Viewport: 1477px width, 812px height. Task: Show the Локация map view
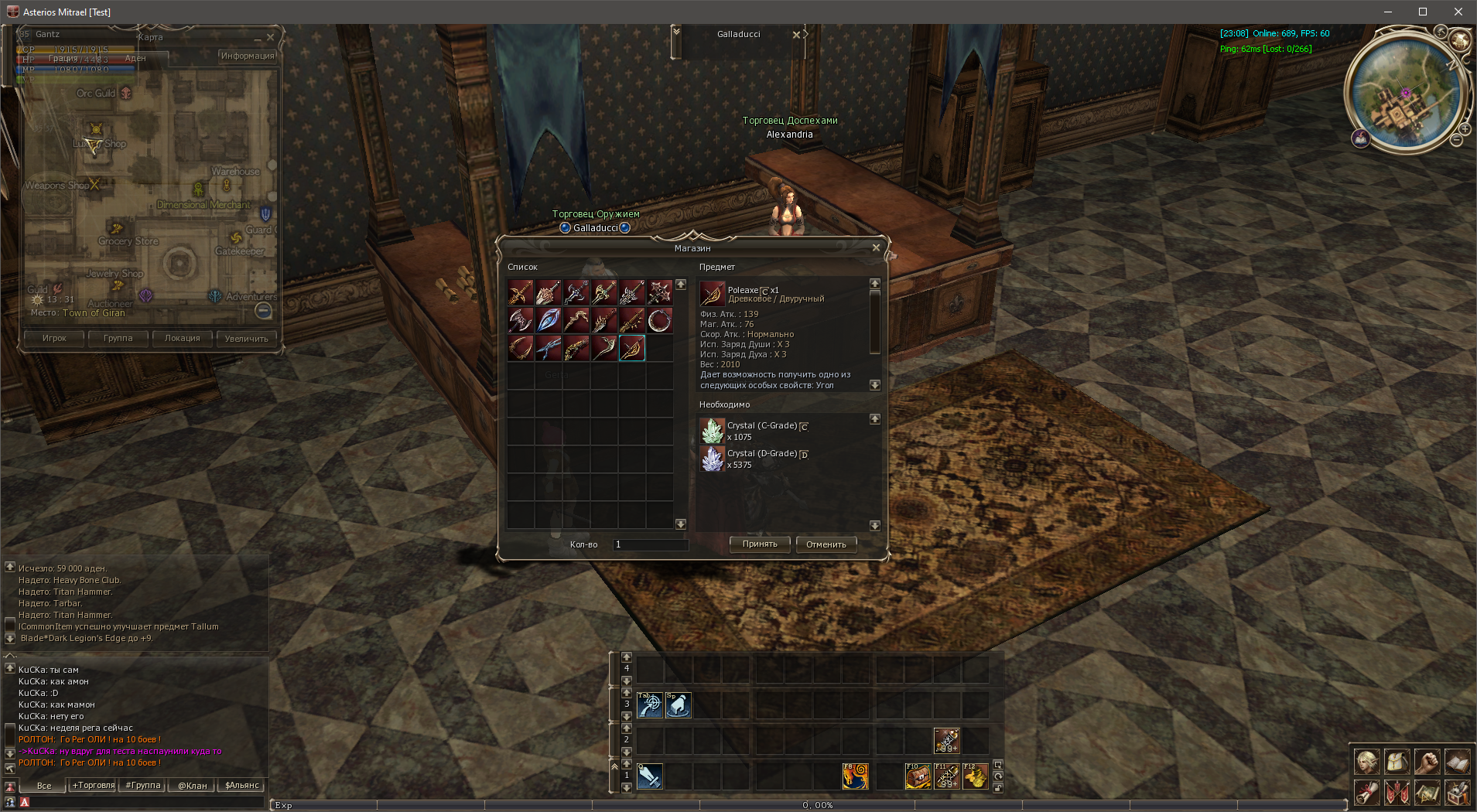coord(182,338)
